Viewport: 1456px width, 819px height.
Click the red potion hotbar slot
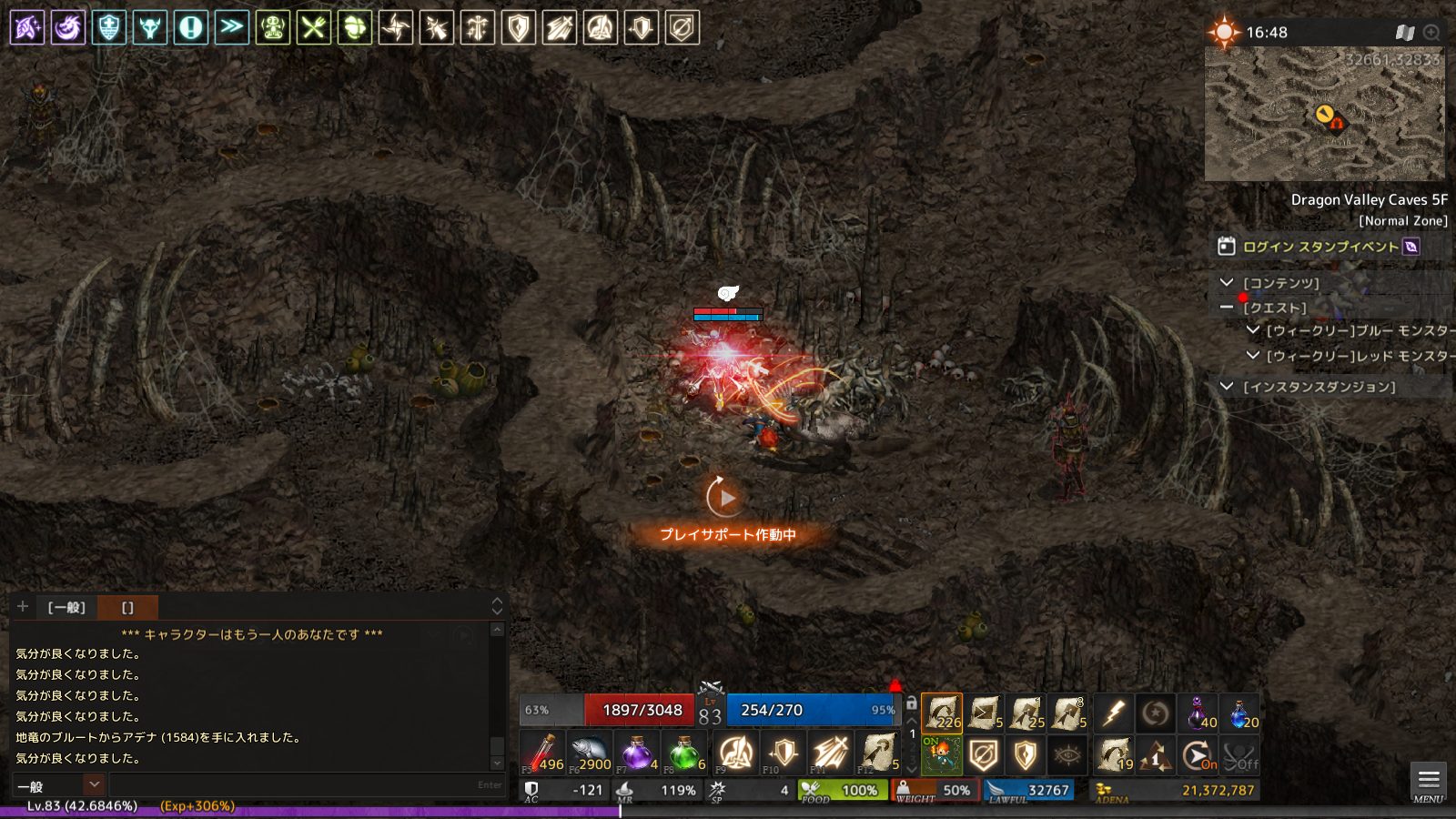coord(542,753)
